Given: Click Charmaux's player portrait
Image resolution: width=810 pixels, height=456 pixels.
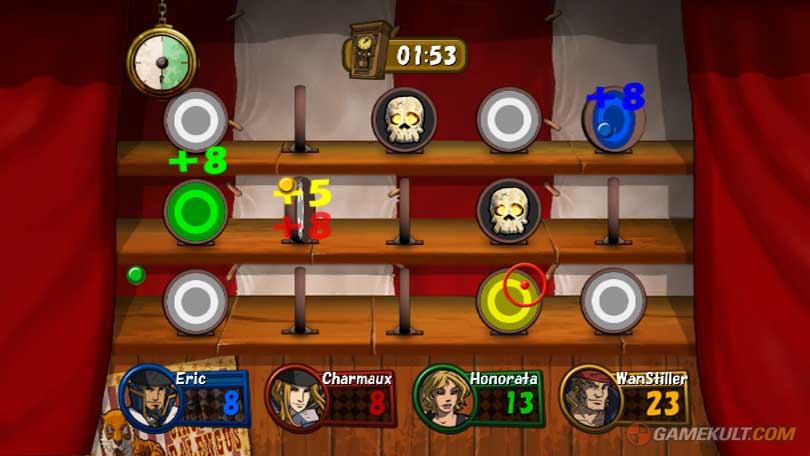Looking at the screenshot, I should [297, 398].
